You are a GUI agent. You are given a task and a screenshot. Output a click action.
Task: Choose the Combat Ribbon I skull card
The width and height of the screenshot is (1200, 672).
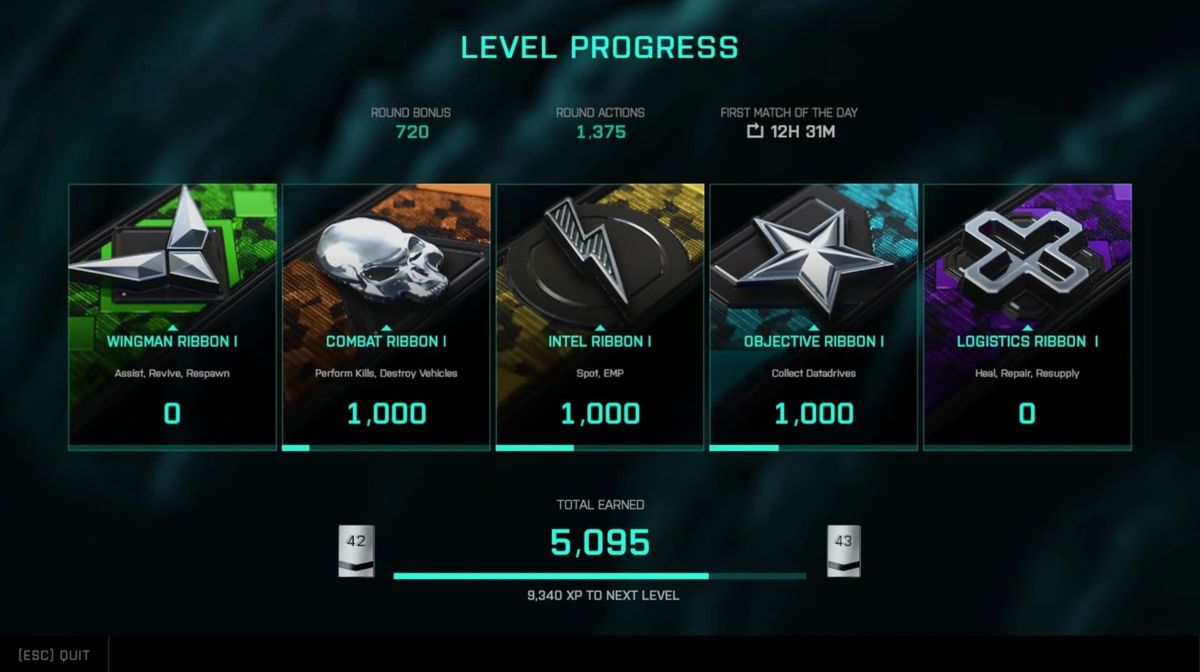(x=386, y=317)
